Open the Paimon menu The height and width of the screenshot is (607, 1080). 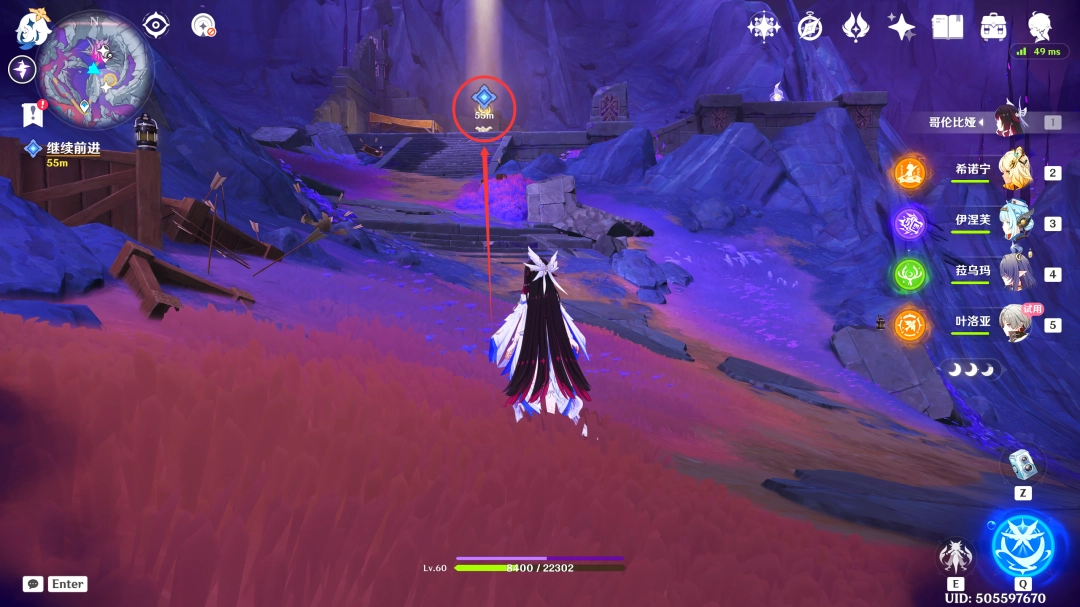click(32, 29)
